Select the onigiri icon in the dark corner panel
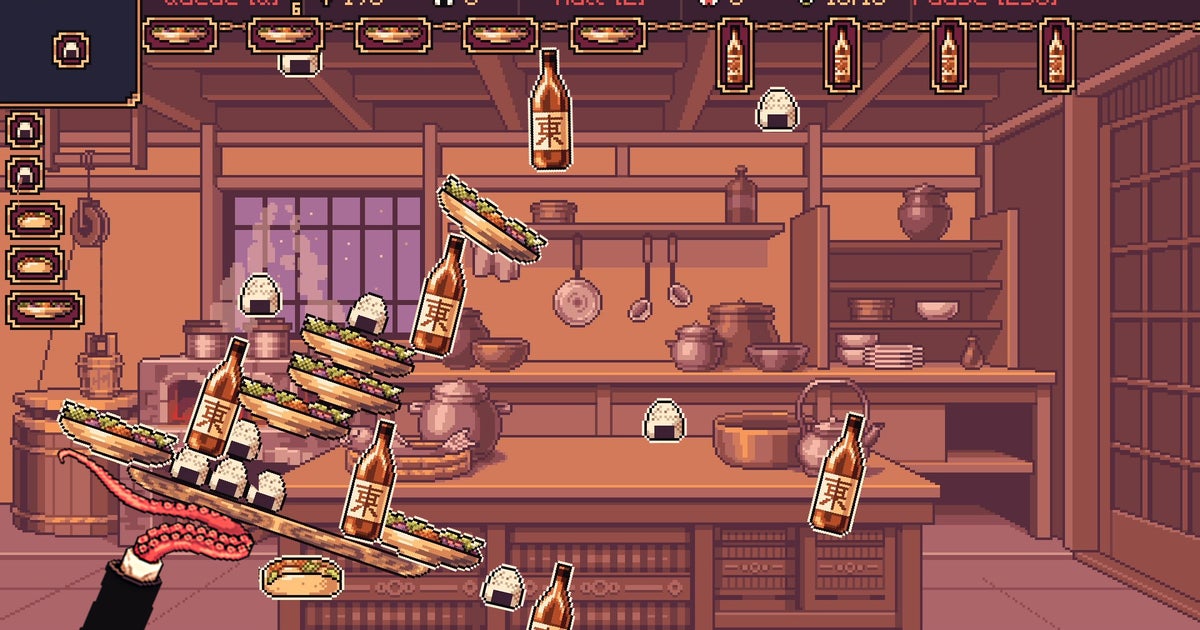The height and width of the screenshot is (630, 1200). point(72,48)
